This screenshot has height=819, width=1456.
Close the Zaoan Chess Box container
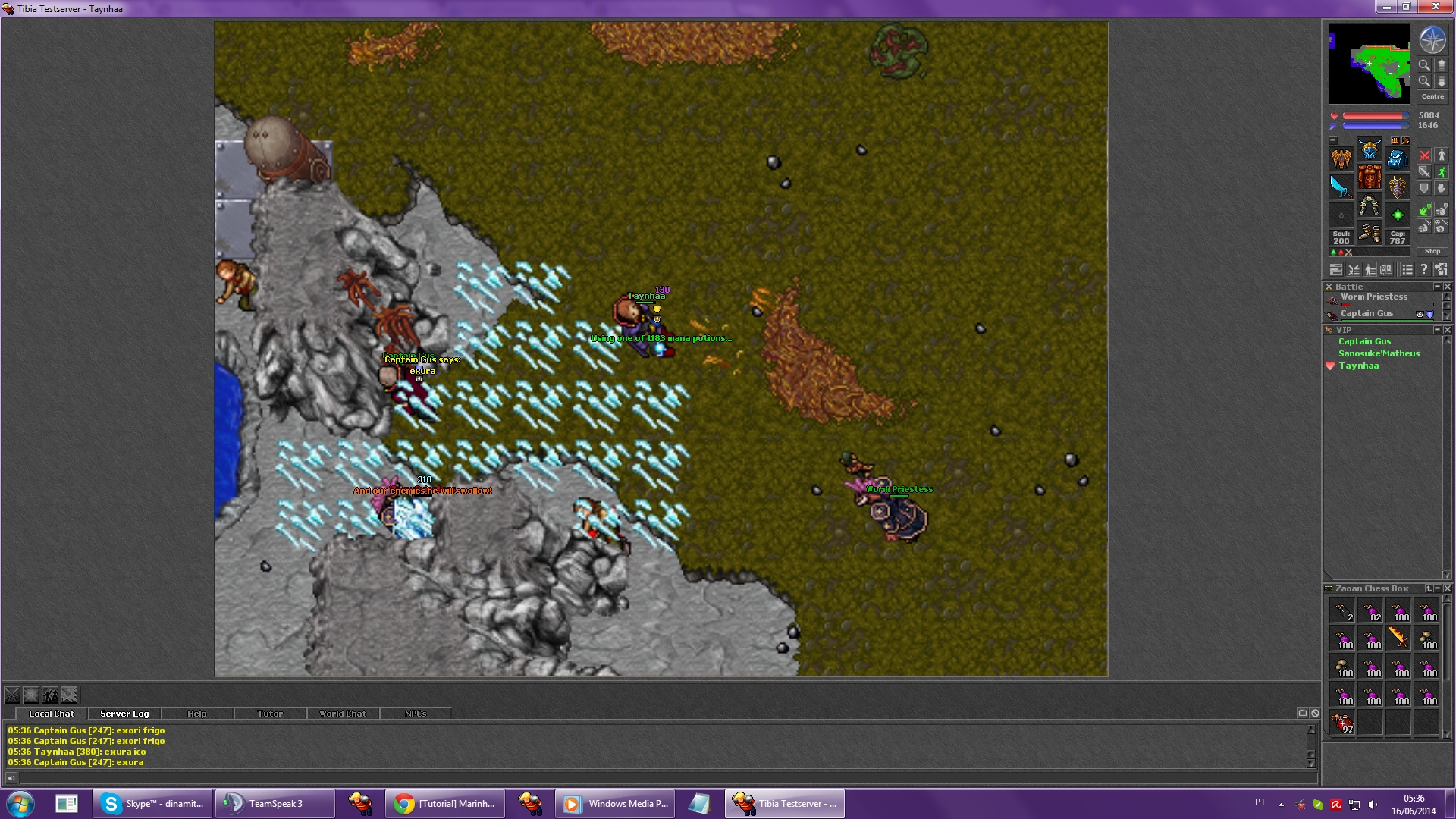pos(1447,588)
